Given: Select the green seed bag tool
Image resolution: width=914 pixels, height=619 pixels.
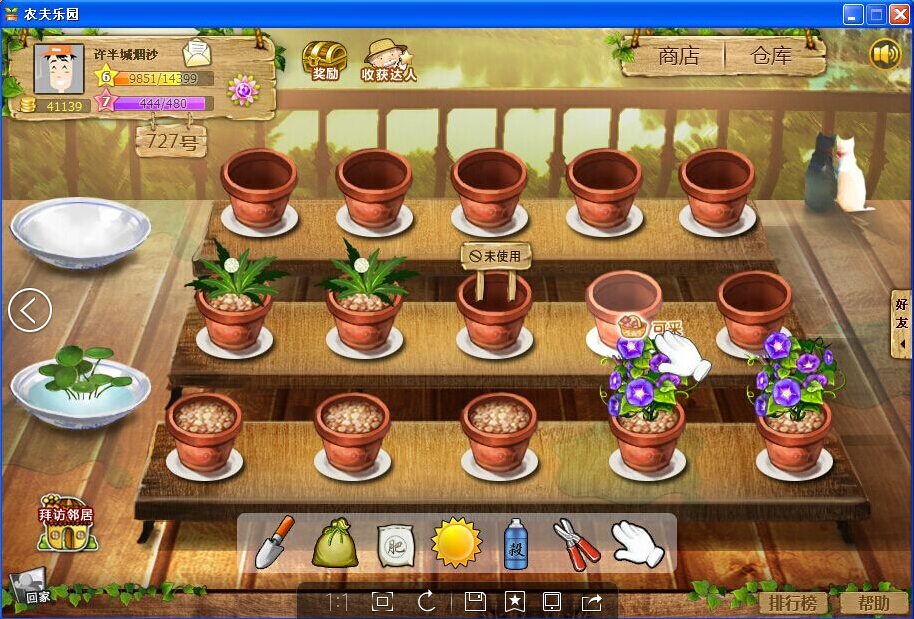Looking at the screenshot, I should click(335, 544).
